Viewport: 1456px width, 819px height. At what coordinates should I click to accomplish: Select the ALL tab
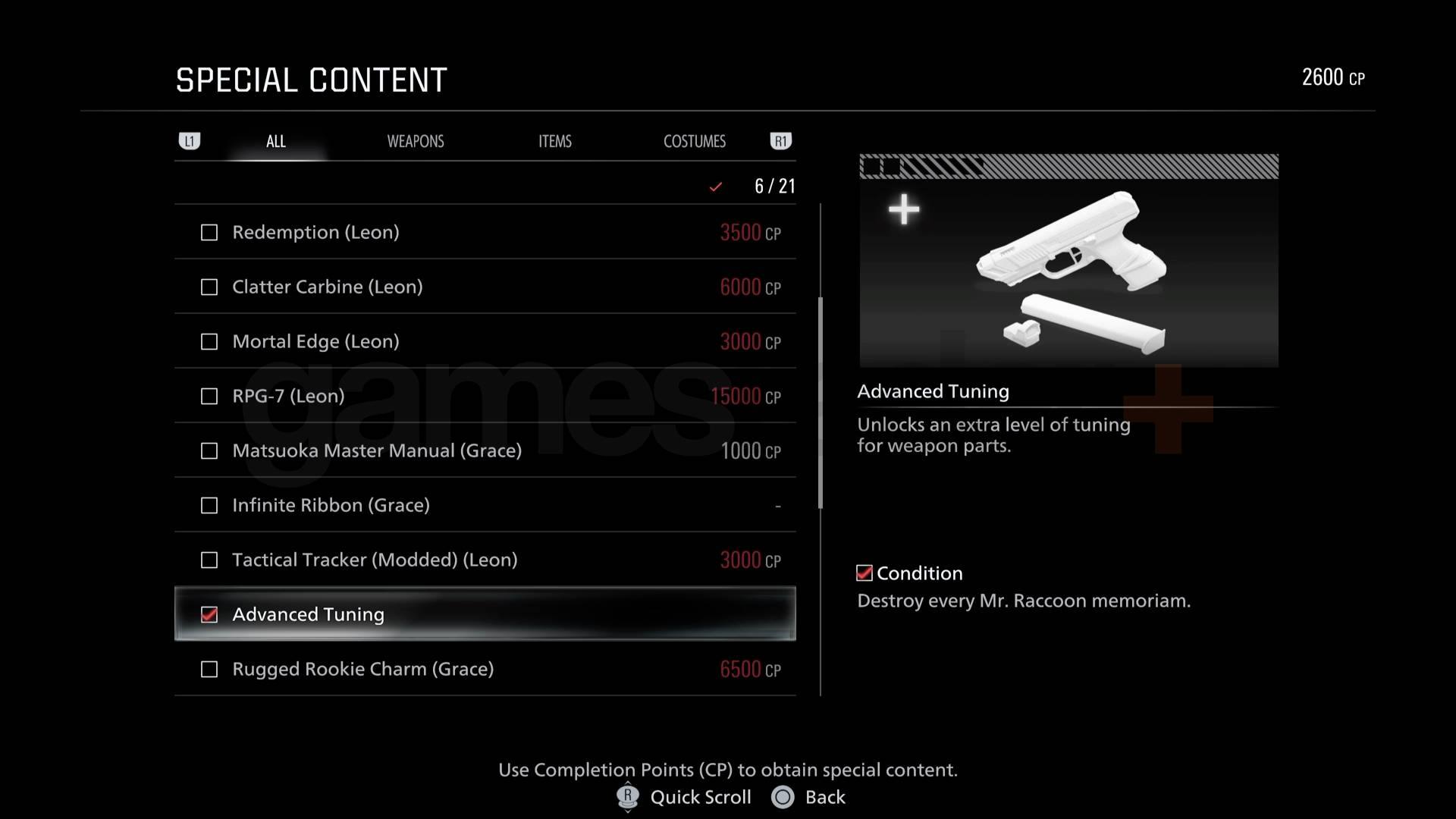tap(275, 141)
